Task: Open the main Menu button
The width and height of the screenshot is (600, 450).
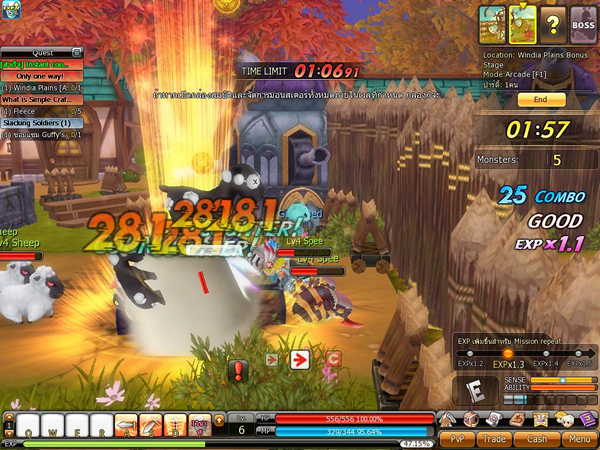Action: coord(577,438)
